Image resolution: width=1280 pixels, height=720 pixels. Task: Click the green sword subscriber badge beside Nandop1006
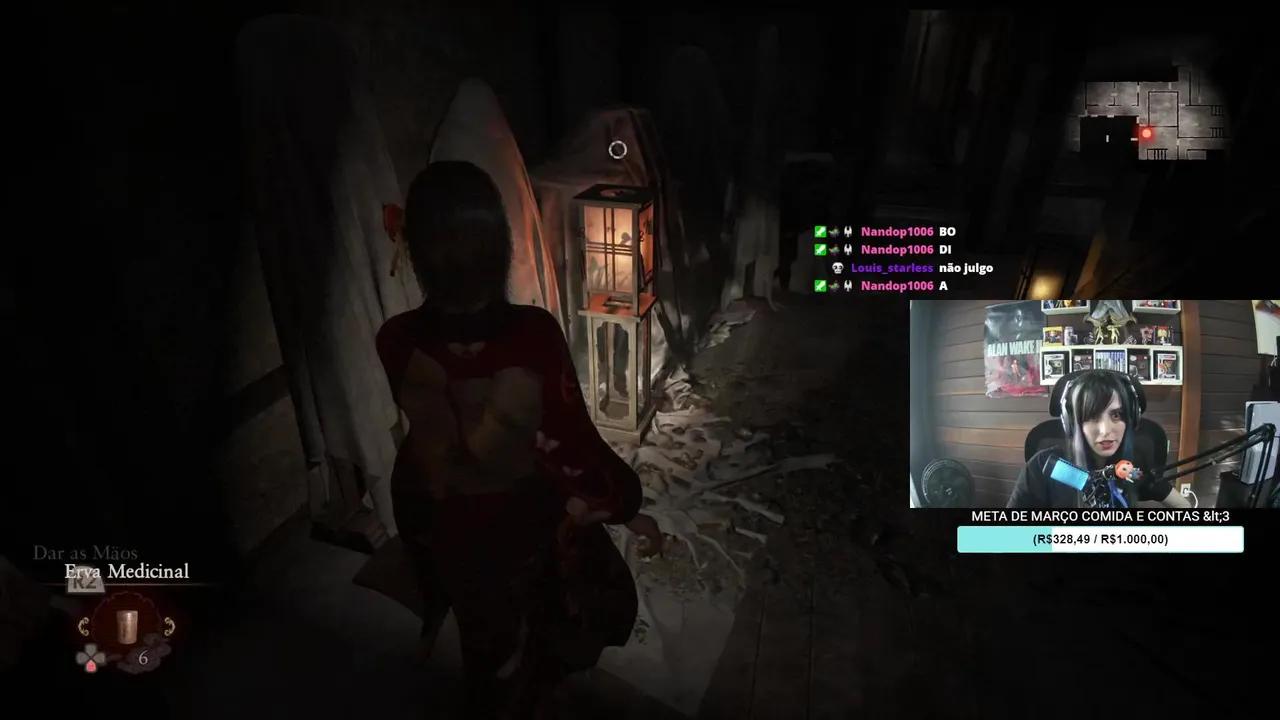pyautogui.click(x=820, y=230)
